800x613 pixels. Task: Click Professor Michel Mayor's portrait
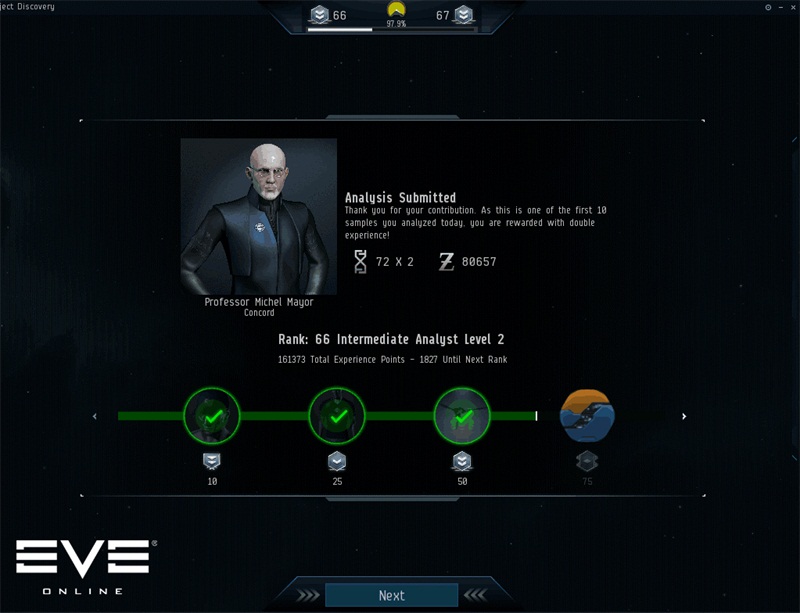click(x=258, y=216)
